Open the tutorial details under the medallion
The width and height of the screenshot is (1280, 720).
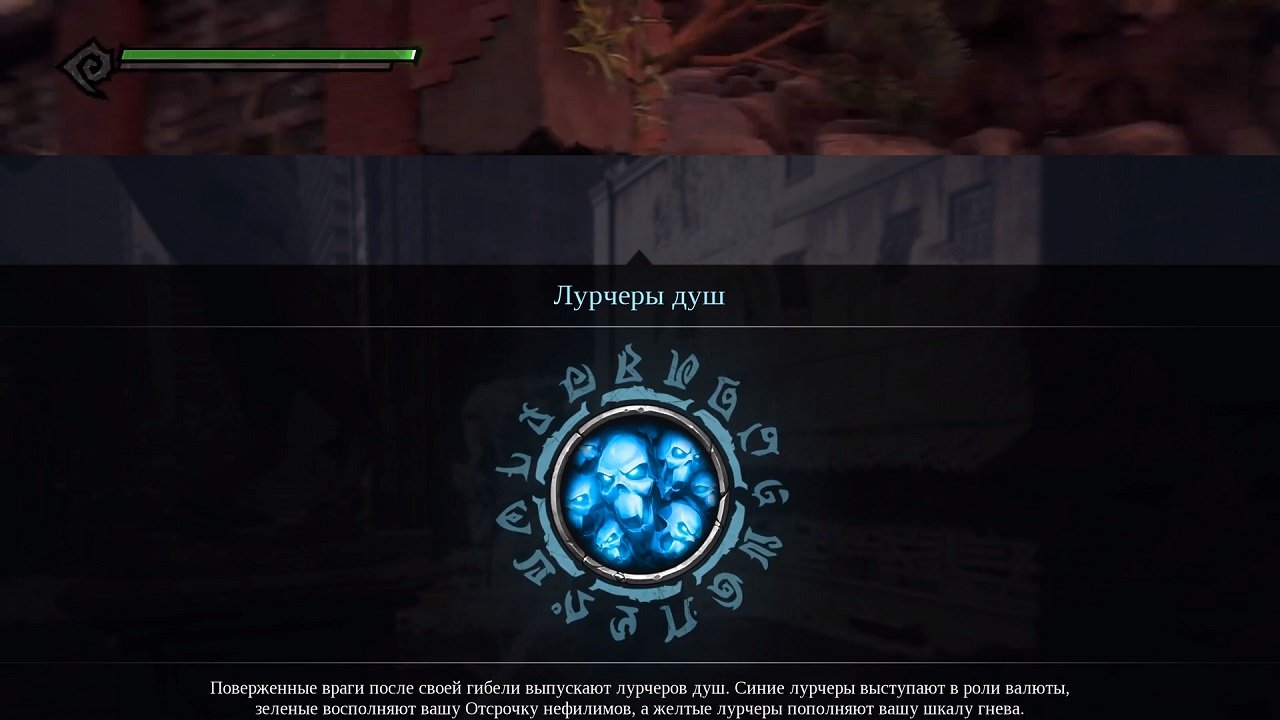(640, 696)
